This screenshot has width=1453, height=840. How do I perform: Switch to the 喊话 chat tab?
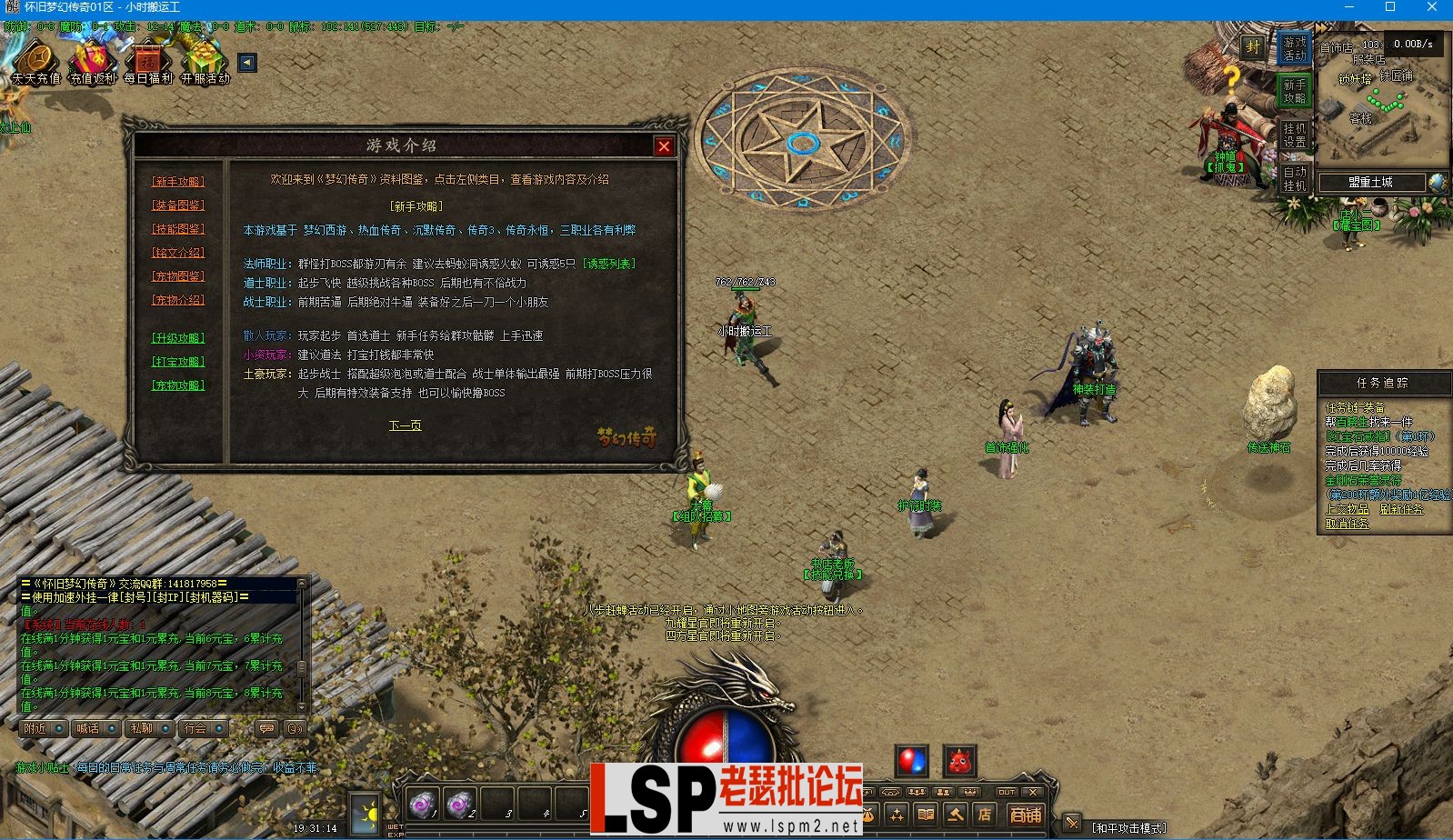88,728
